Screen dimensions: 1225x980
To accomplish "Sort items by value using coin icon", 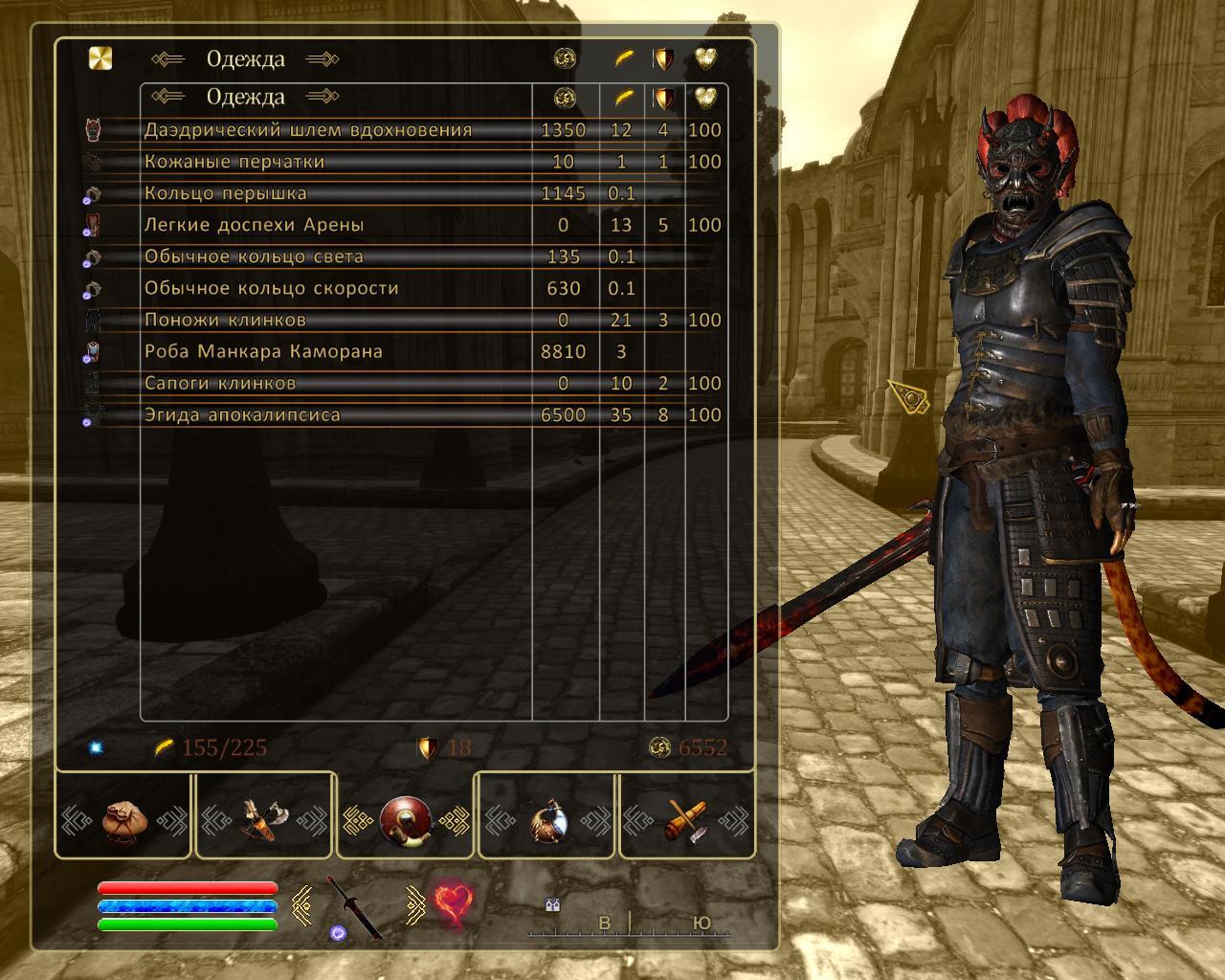I will click(563, 97).
